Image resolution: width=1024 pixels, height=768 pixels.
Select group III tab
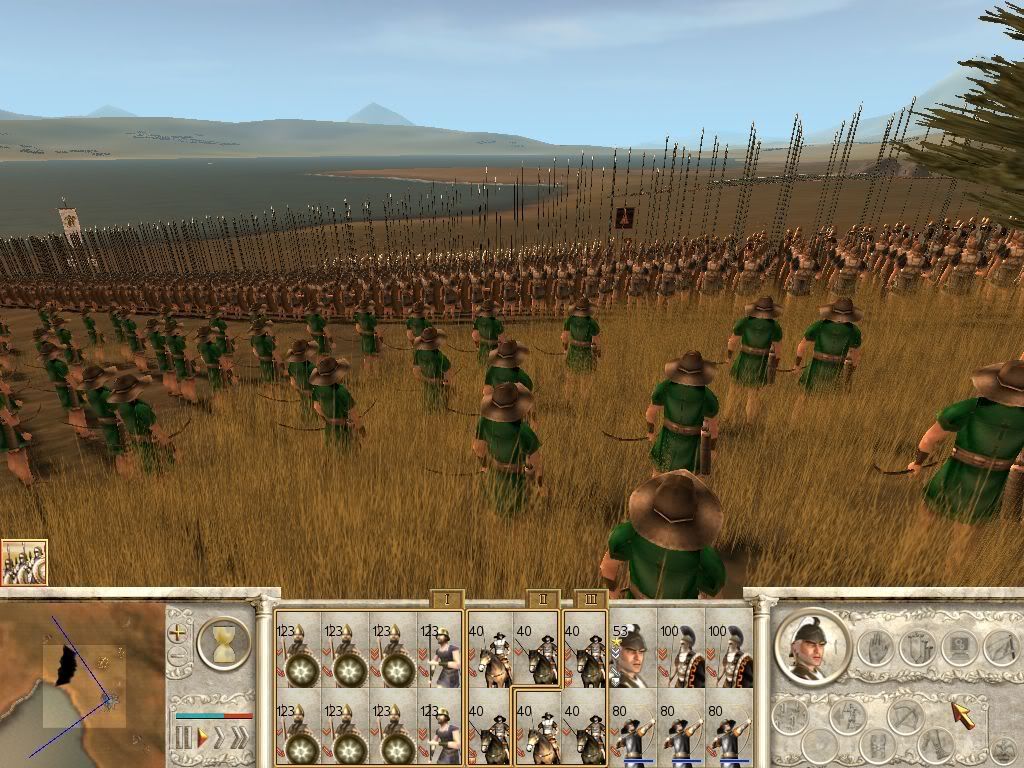591,599
